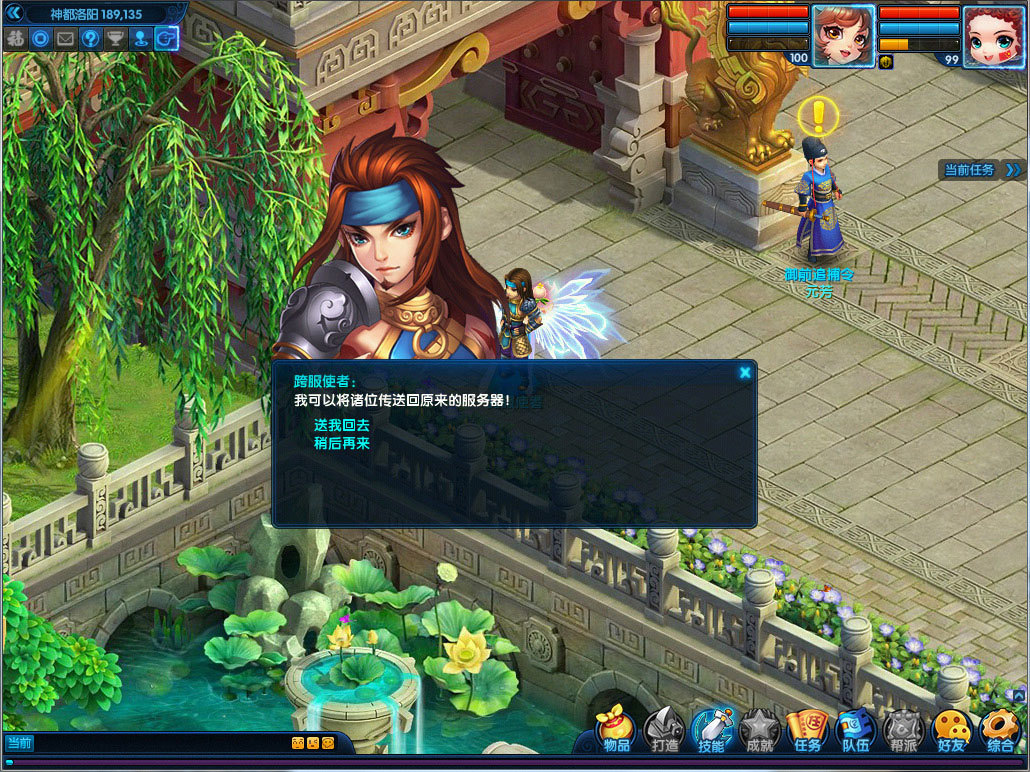Open the 好友 friends list
The width and height of the screenshot is (1030, 772).
click(951, 731)
